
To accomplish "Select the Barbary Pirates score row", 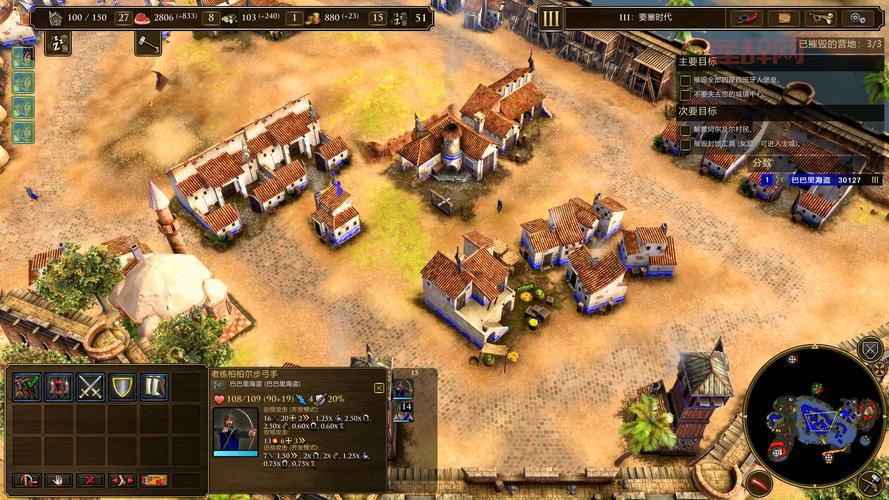I will pyautogui.click(x=810, y=180).
